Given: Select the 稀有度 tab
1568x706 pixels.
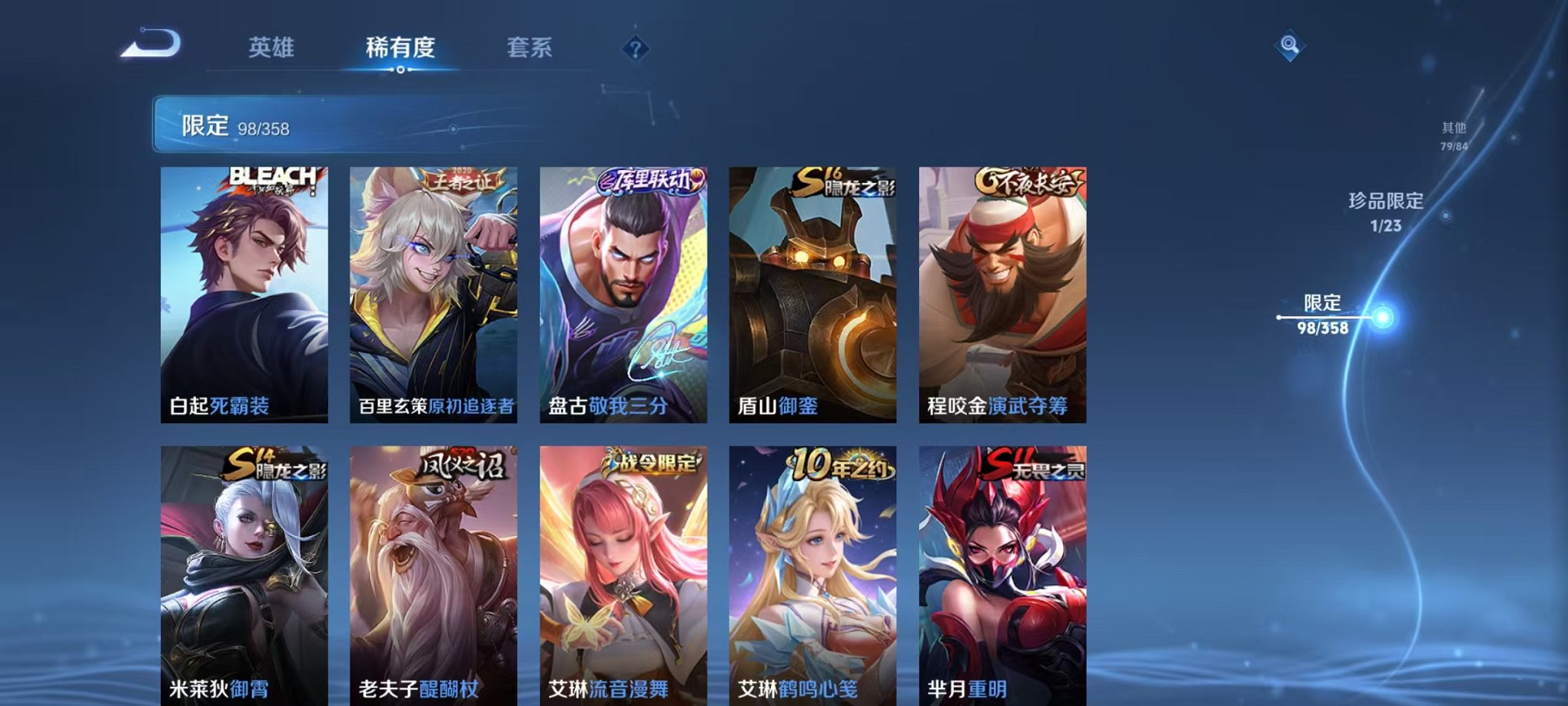Looking at the screenshot, I should tap(400, 48).
